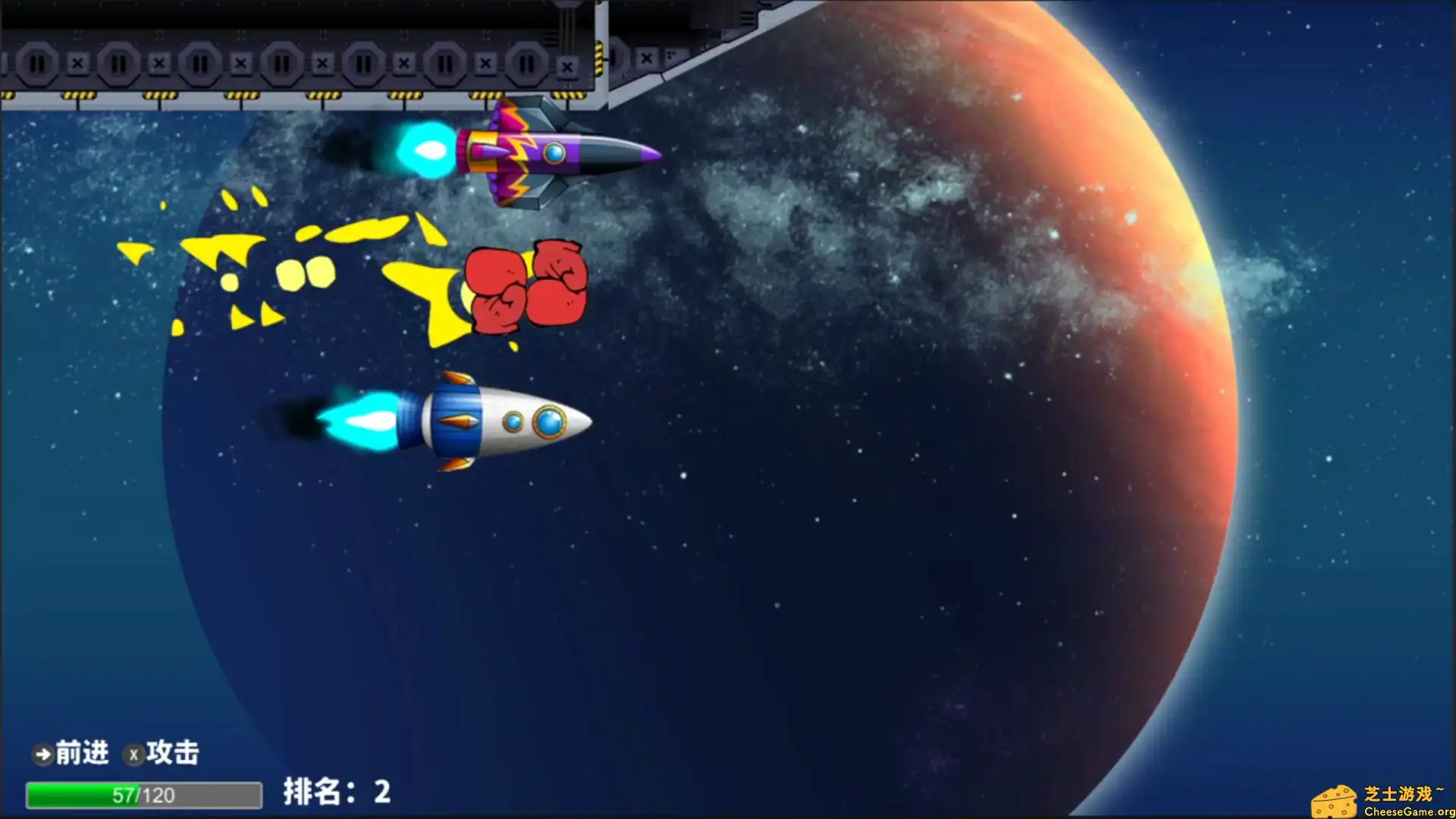Click the leftmost x plate on the metal ceiling

coord(77,64)
